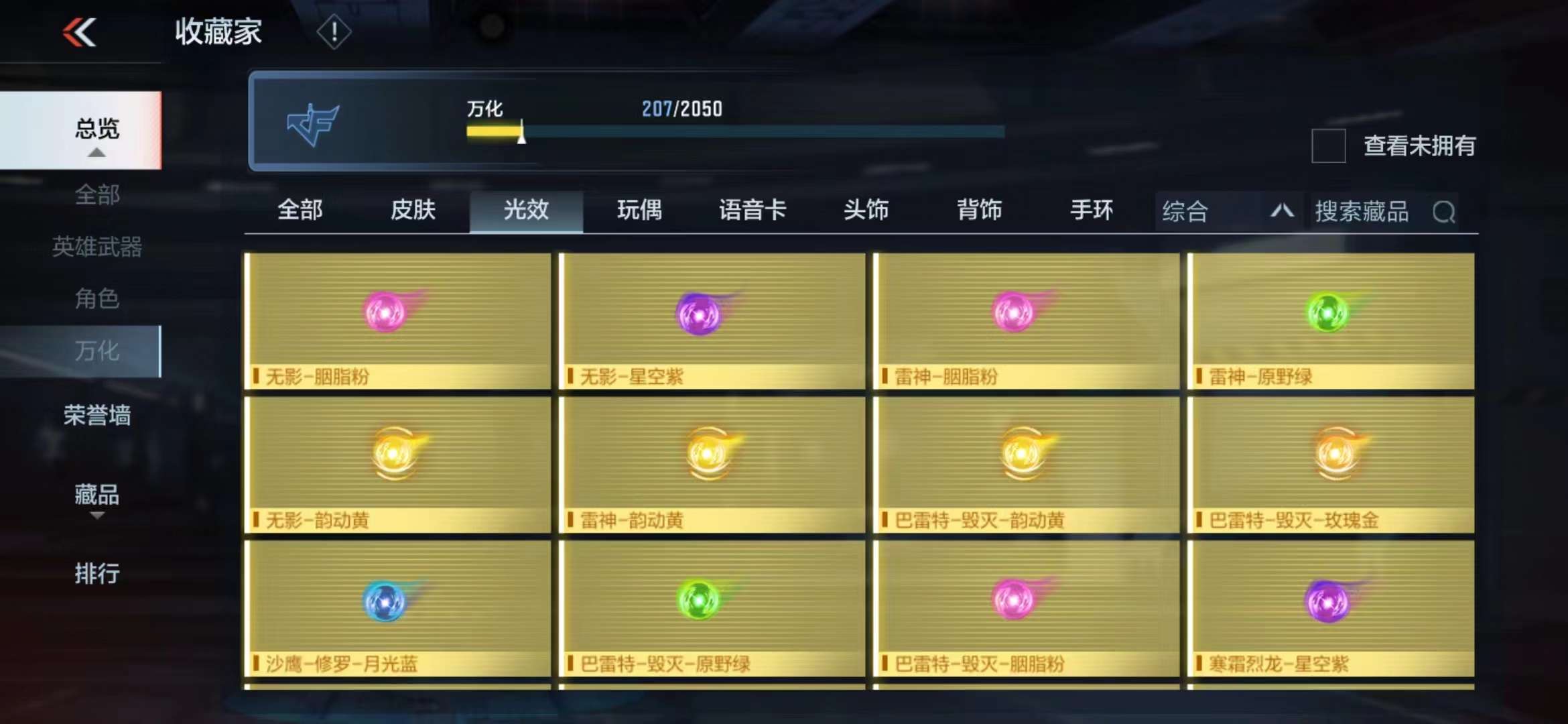Go back with the double-arrow button

click(x=80, y=32)
